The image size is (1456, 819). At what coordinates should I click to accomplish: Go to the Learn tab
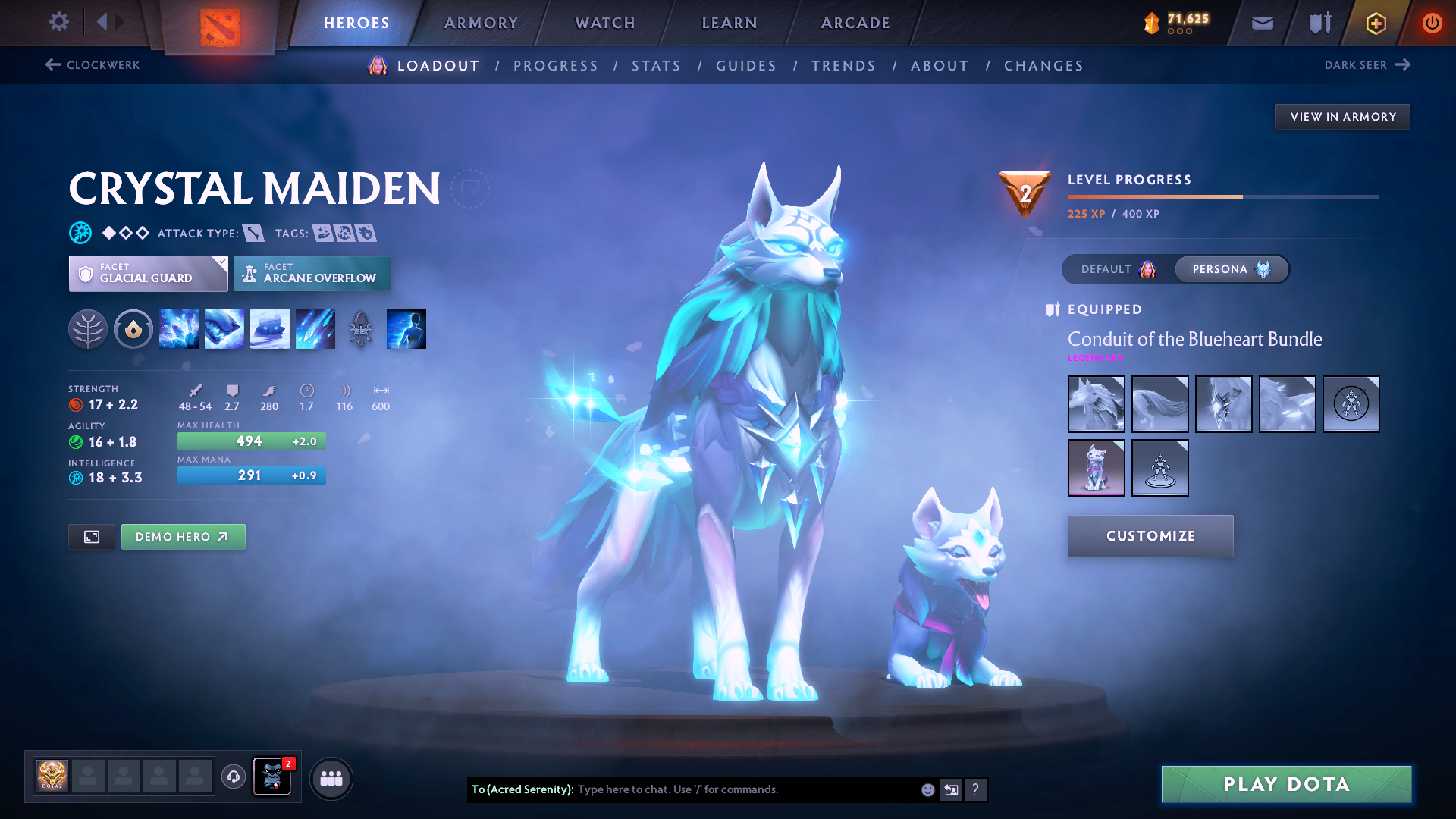point(730,23)
